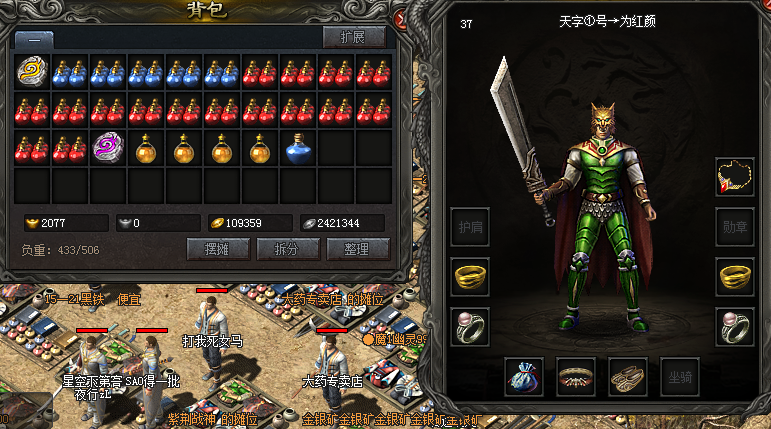Click the empty 勋章 medal slot
The image size is (771, 429).
click(735, 227)
